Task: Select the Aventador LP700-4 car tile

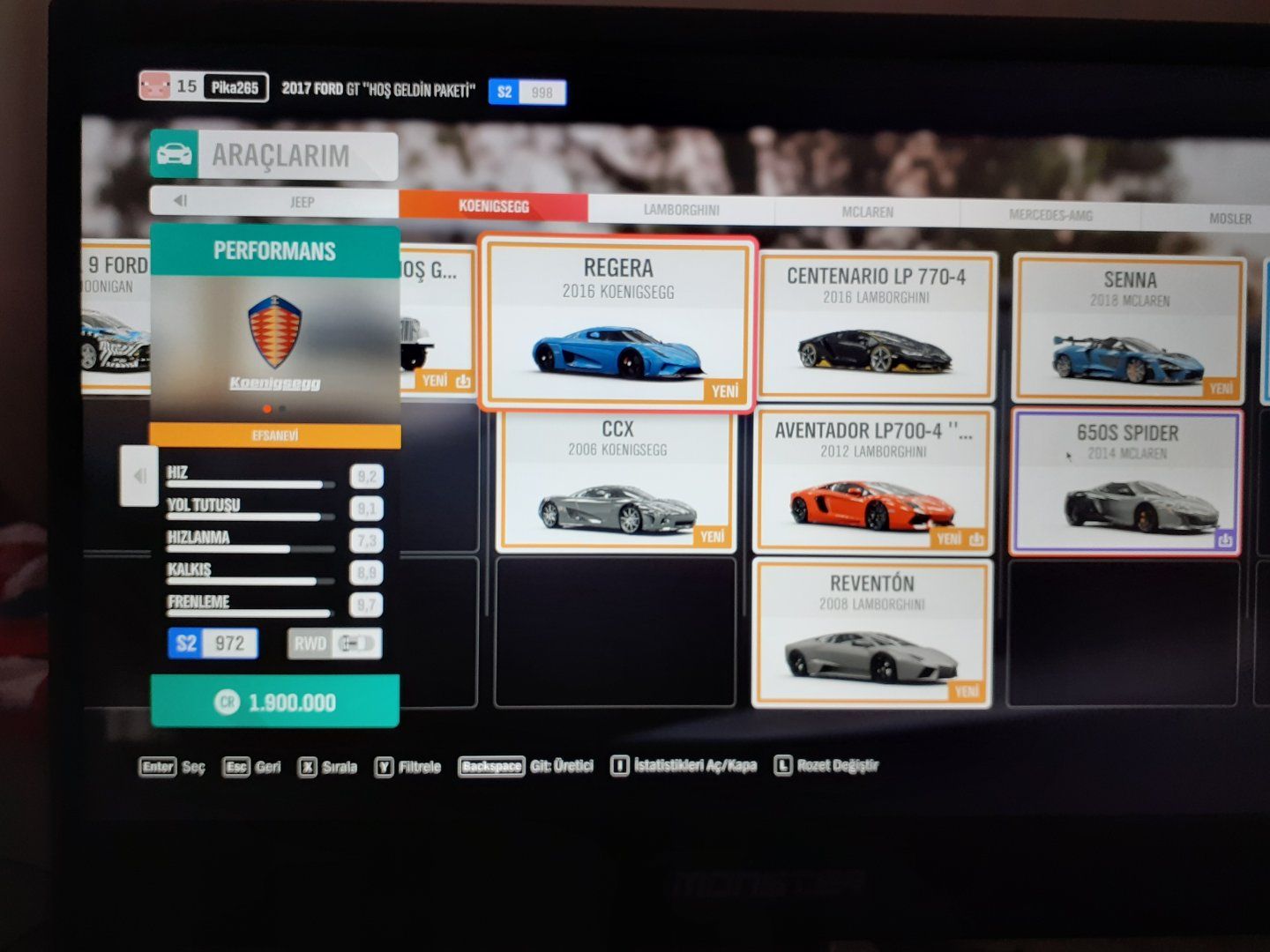Action: pos(873,481)
